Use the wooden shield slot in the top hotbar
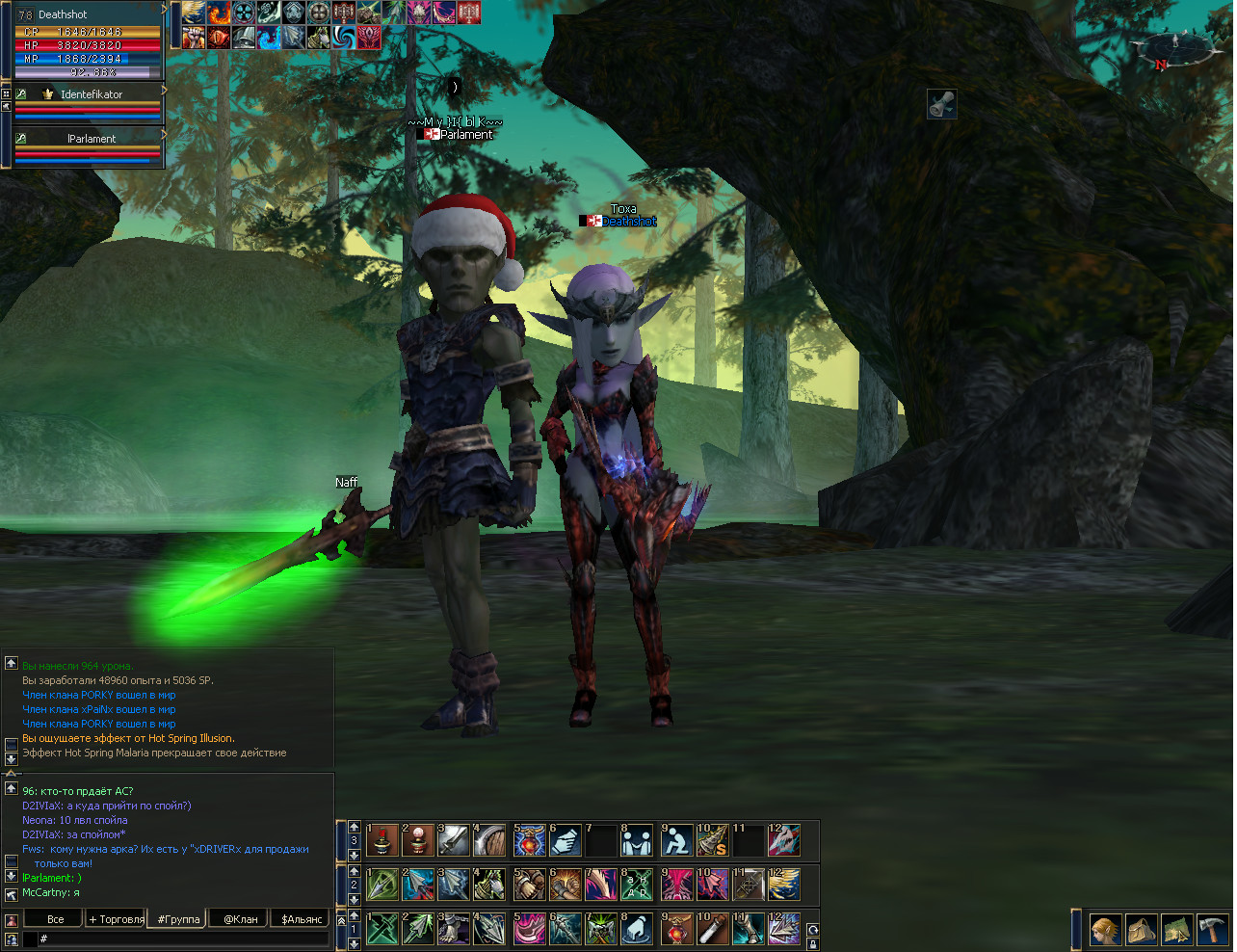Image resolution: width=1237 pixels, height=952 pixels. tap(490, 840)
